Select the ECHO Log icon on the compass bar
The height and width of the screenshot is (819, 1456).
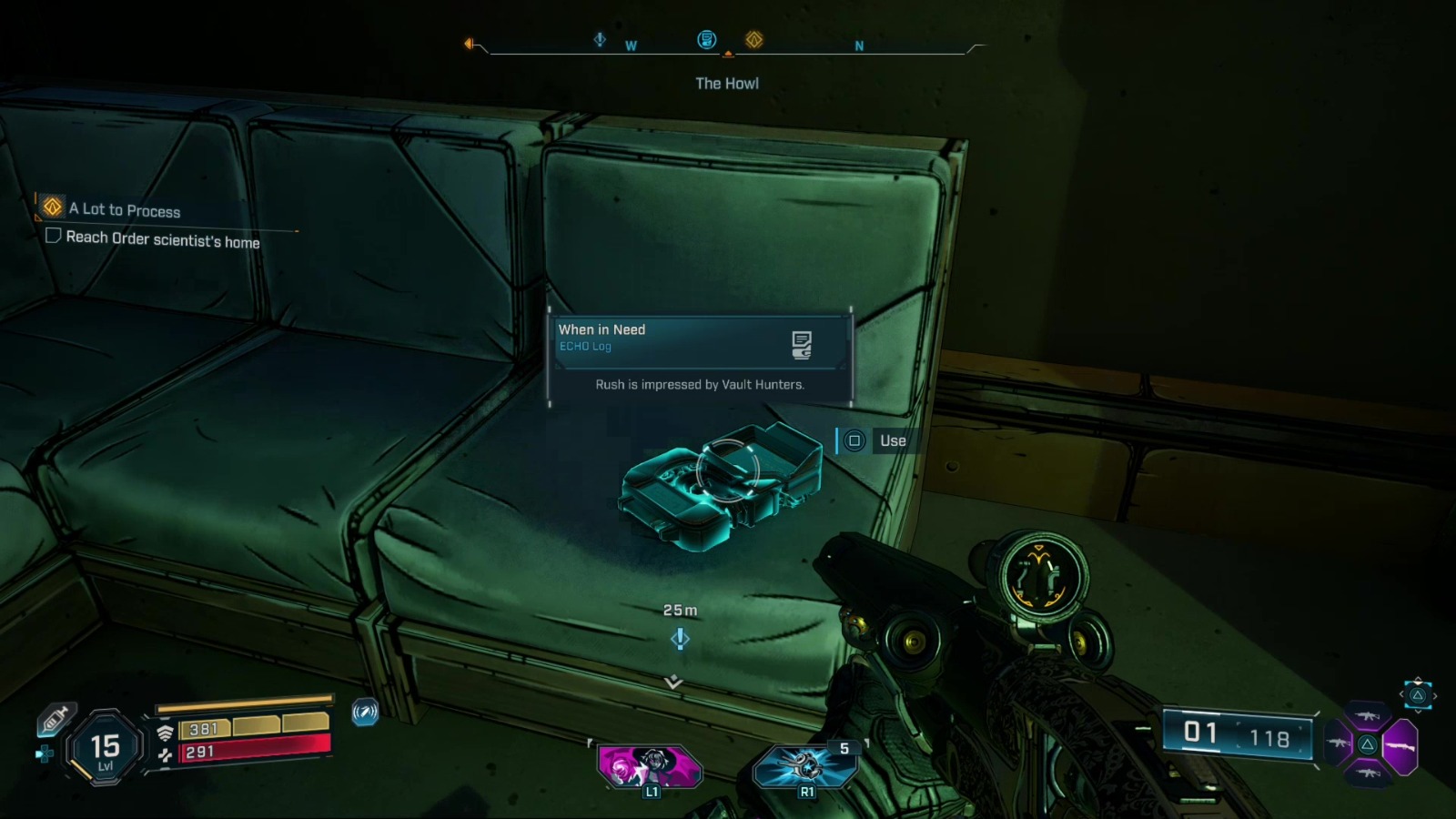706,39
